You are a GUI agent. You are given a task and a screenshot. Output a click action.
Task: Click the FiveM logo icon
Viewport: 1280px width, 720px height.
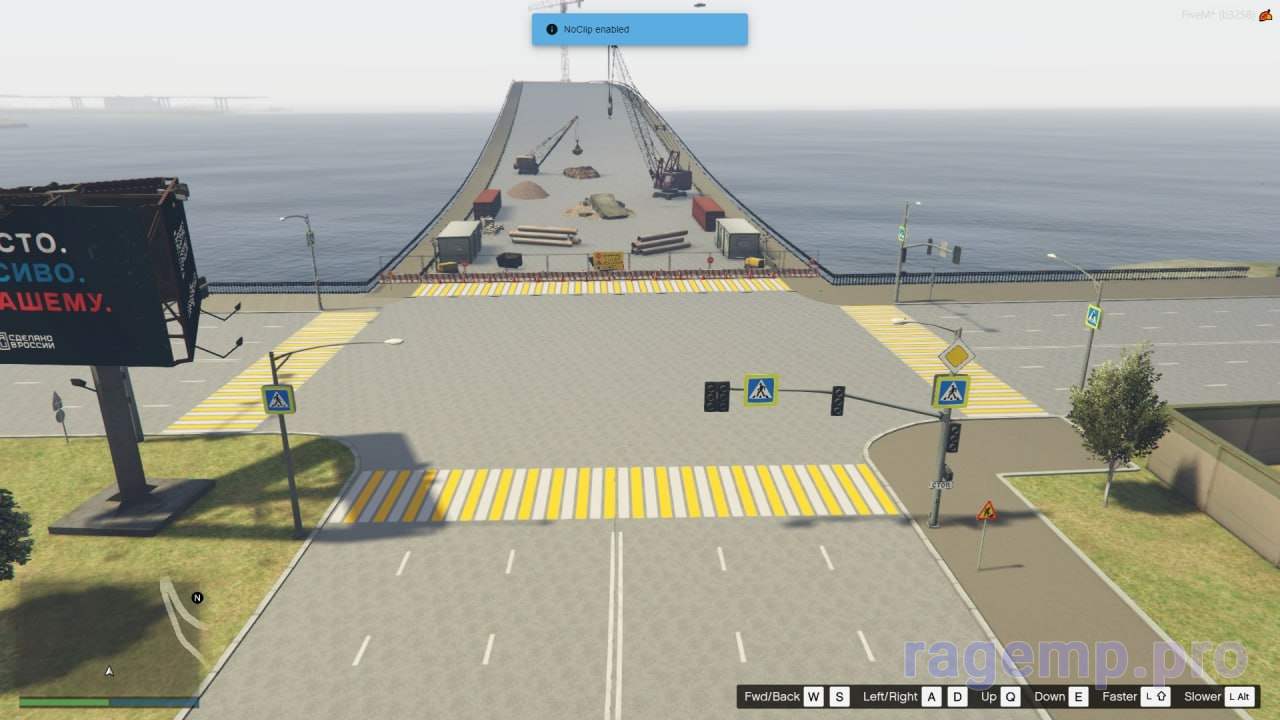[x=1265, y=15]
